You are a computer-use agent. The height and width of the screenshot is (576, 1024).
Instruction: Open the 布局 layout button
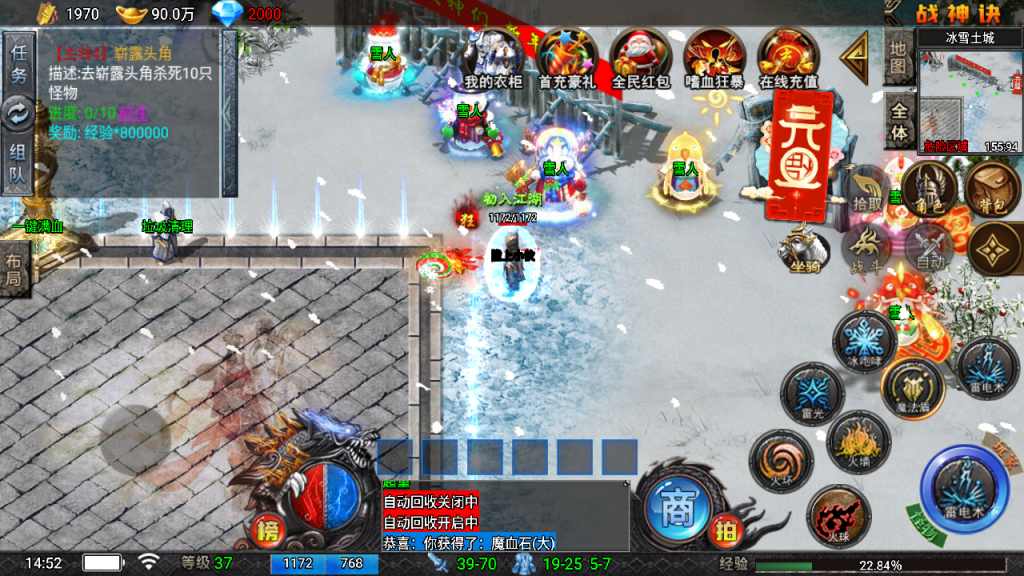[14, 270]
